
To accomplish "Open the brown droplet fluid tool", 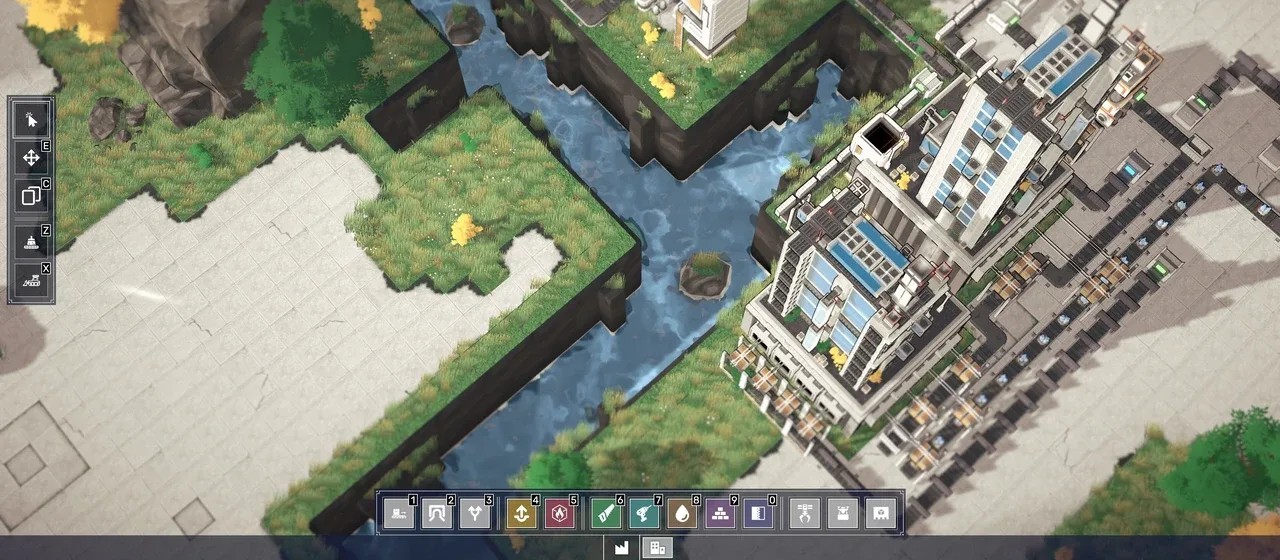I will pyautogui.click(x=682, y=514).
